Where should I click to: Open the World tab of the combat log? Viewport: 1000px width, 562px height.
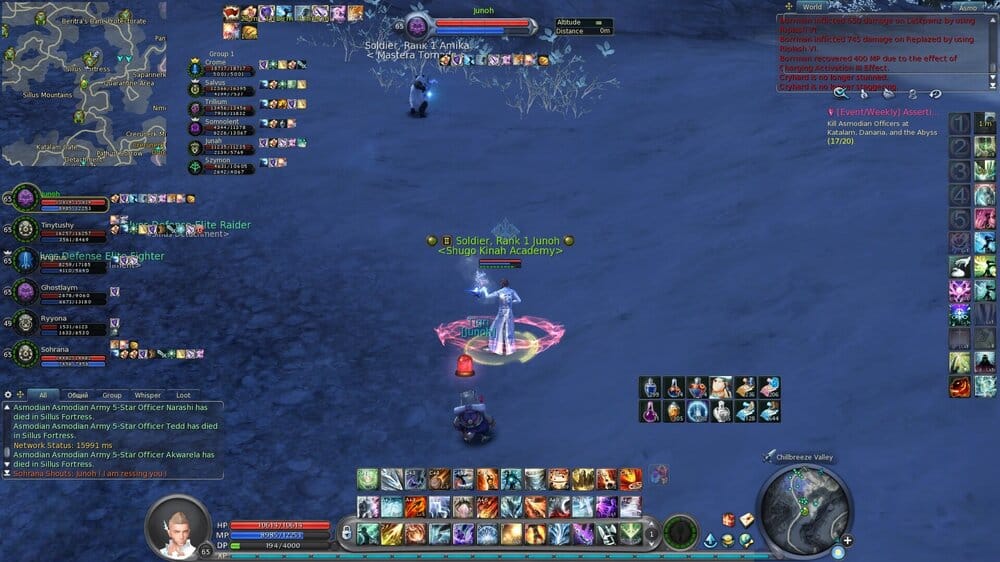[812, 7]
